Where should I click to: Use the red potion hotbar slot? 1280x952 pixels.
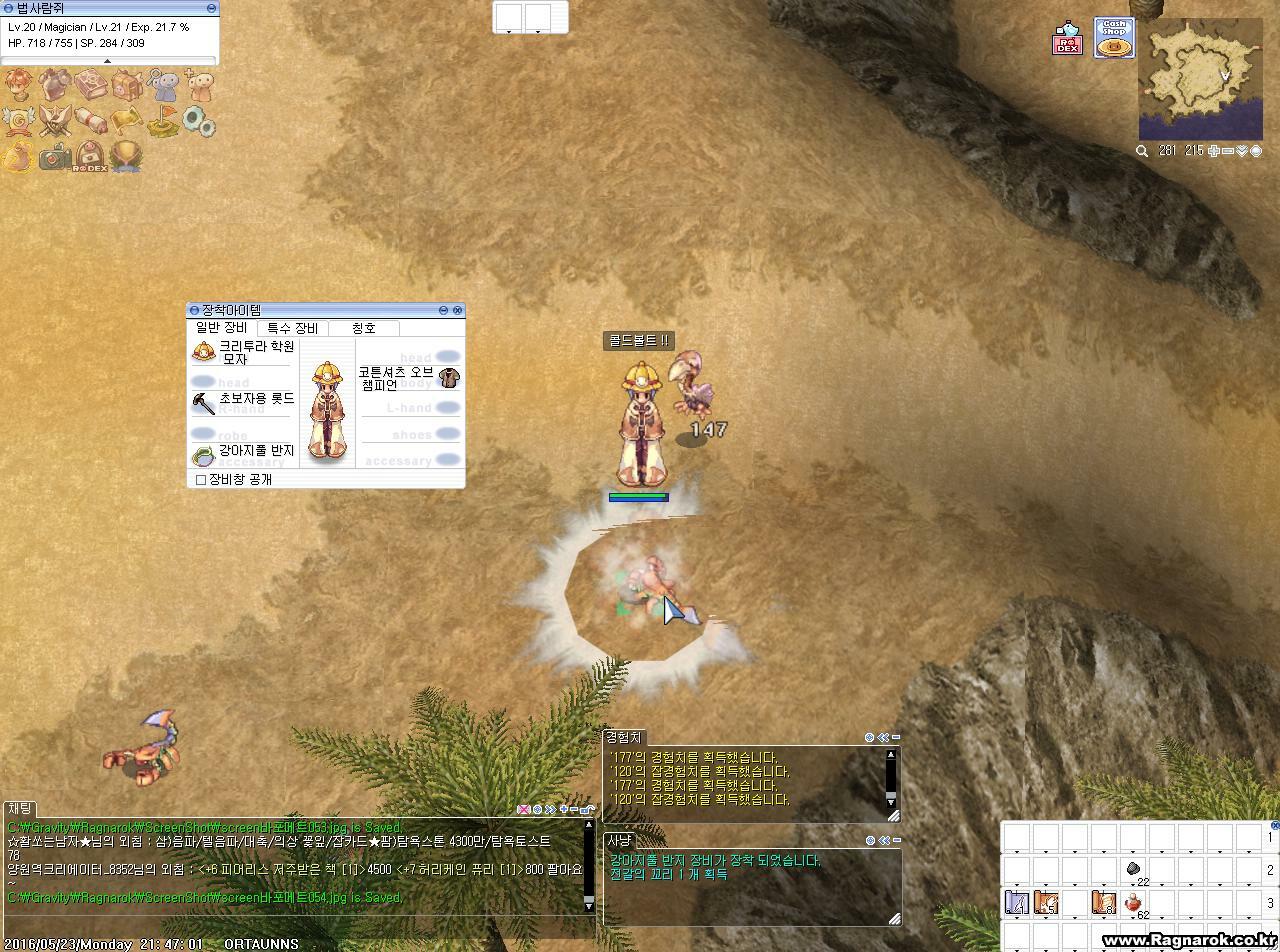[x=1134, y=903]
